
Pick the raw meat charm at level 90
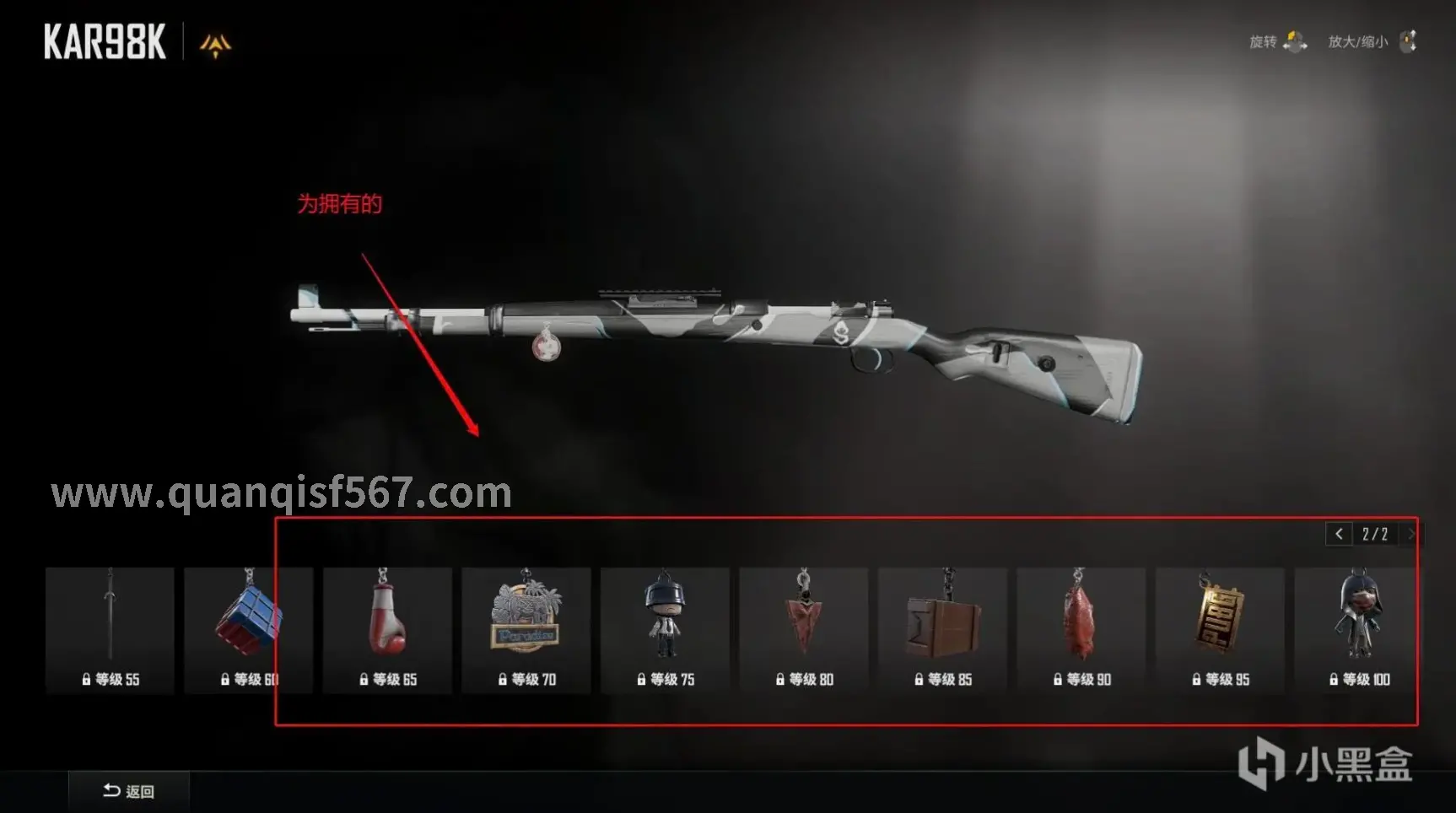pos(1081,629)
